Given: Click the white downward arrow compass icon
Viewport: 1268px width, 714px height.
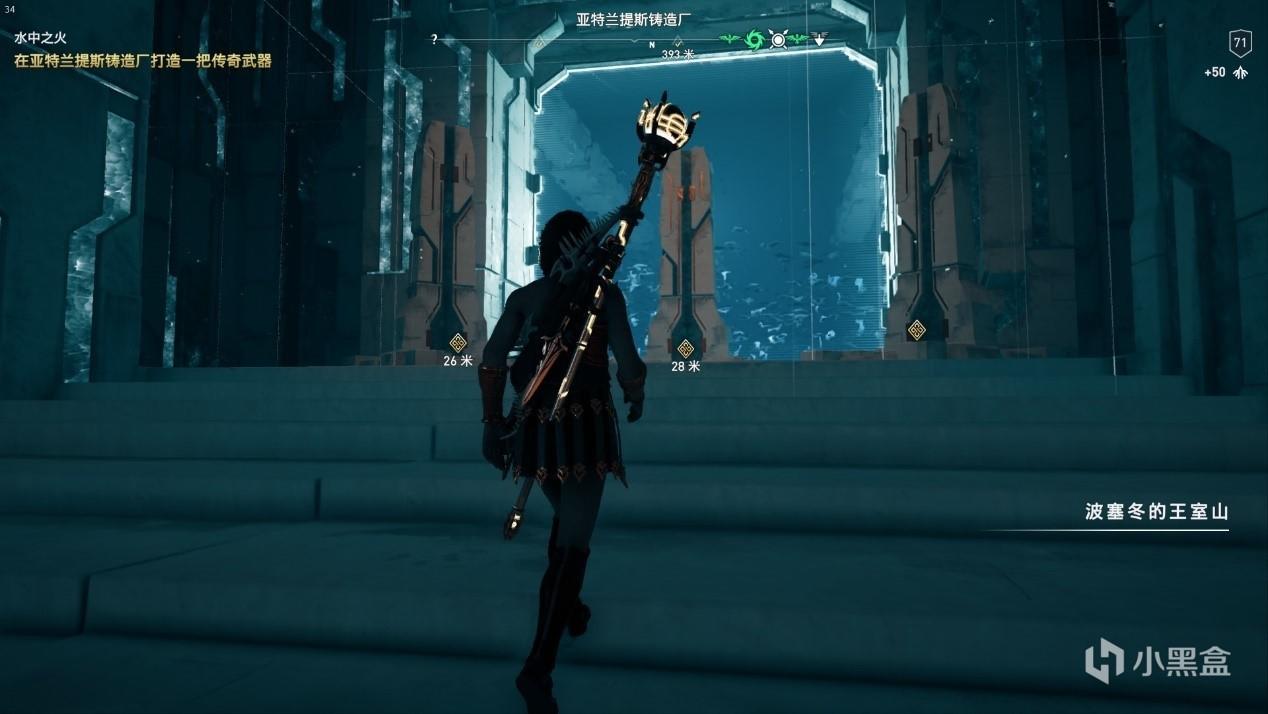Looking at the screenshot, I should (x=819, y=40).
